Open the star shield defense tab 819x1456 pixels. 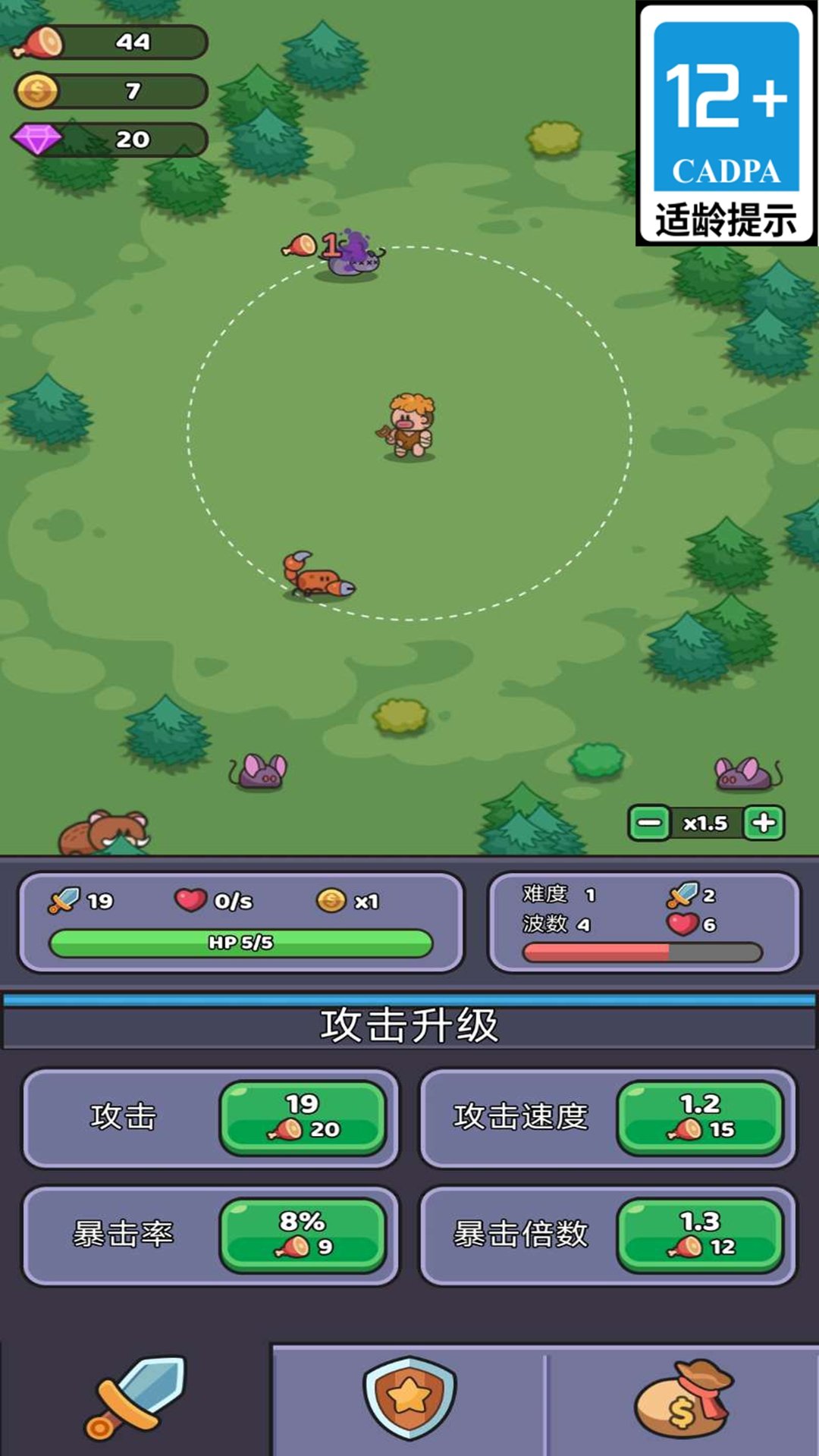[x=409, y=1399]
